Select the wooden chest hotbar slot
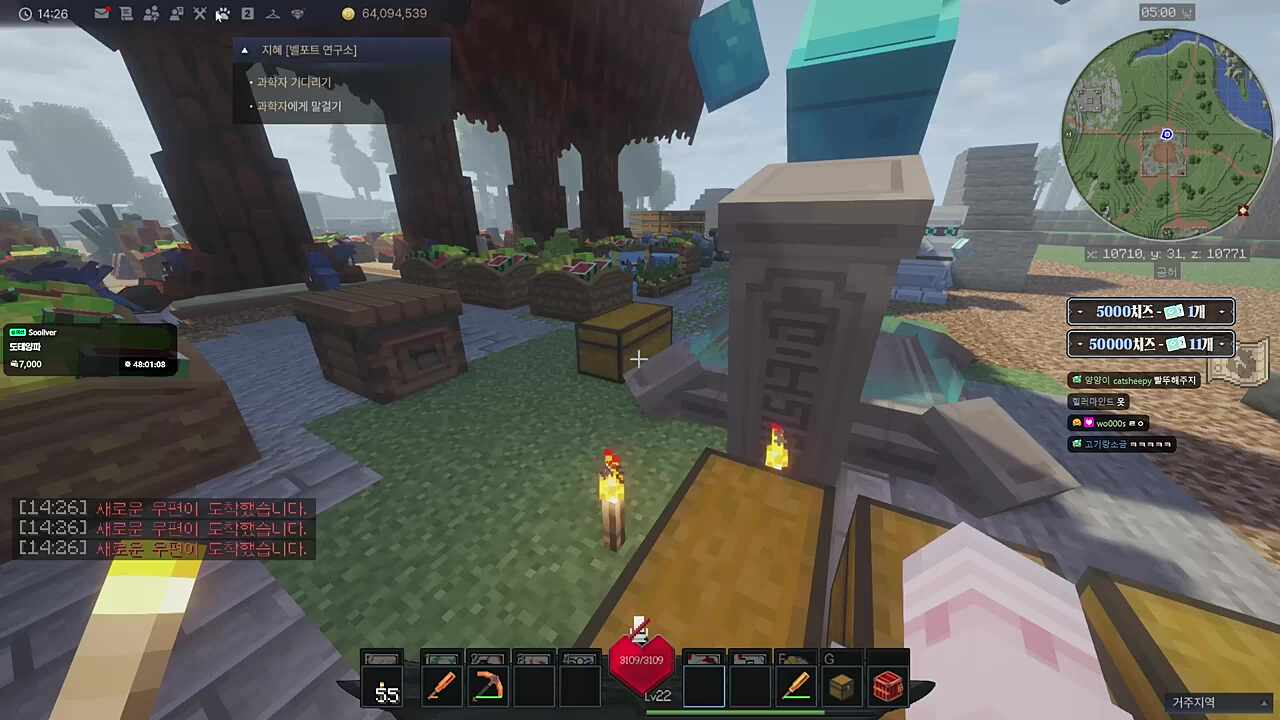This screenshot has height=720, width=1280. click(x=842, y=688)
